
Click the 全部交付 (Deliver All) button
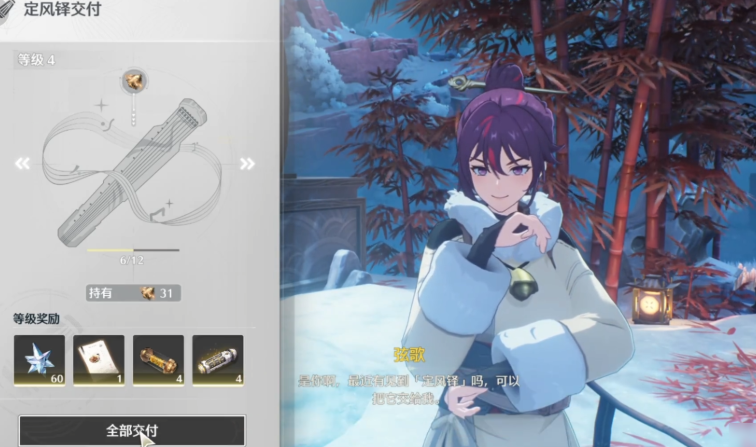(132, 431)
